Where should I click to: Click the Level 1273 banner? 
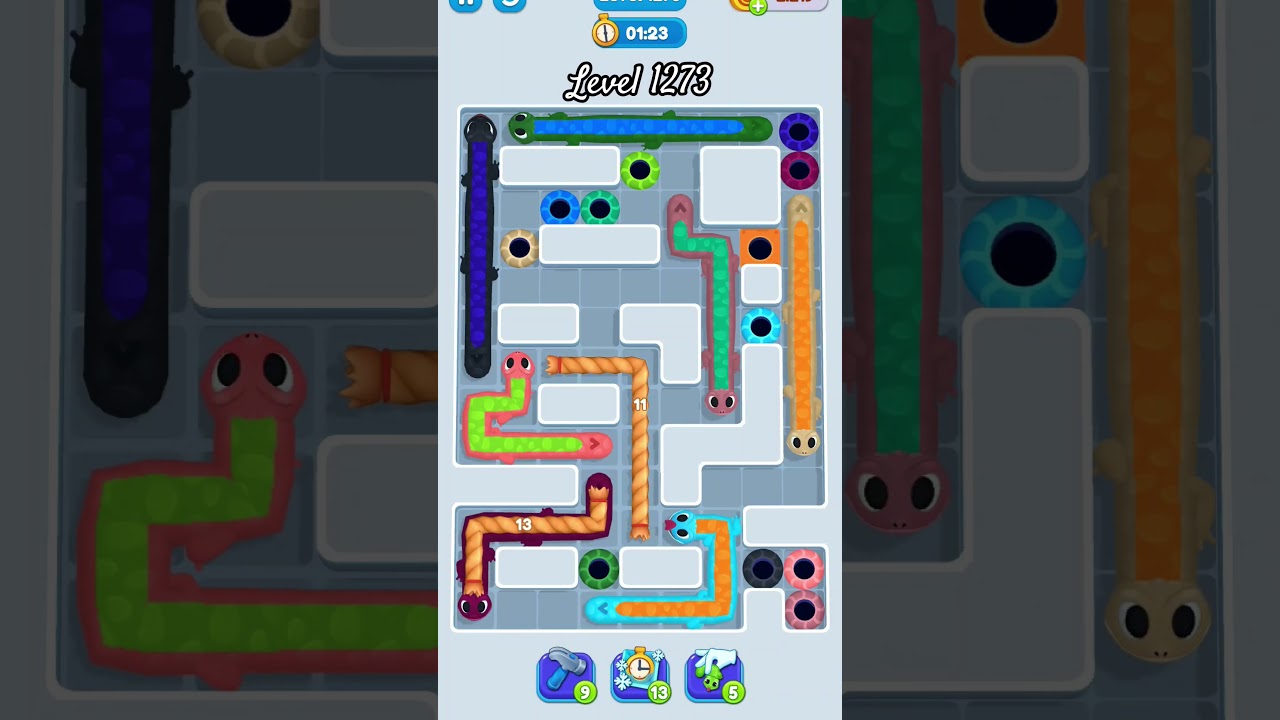click(x=639, y=80)
